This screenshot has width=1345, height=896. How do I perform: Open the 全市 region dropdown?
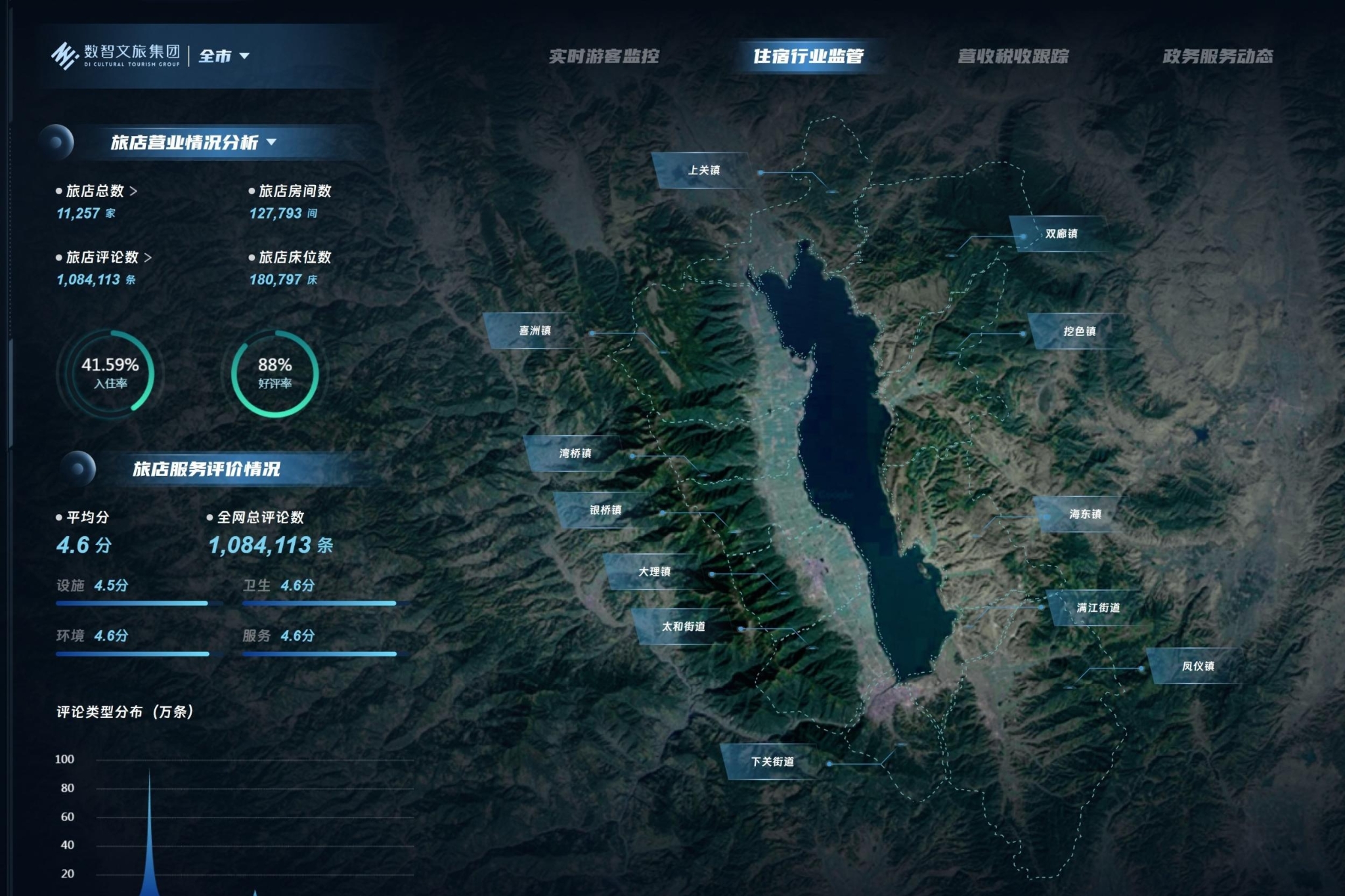(x=224, y=56)
